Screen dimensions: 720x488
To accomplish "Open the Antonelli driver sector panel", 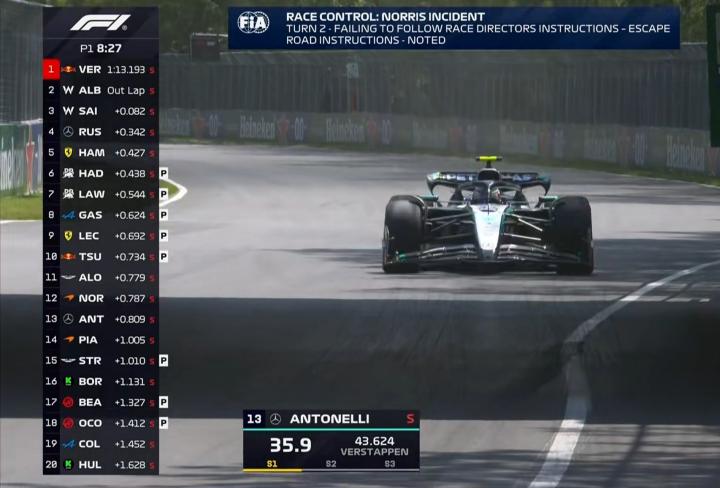I will point(331,440).
